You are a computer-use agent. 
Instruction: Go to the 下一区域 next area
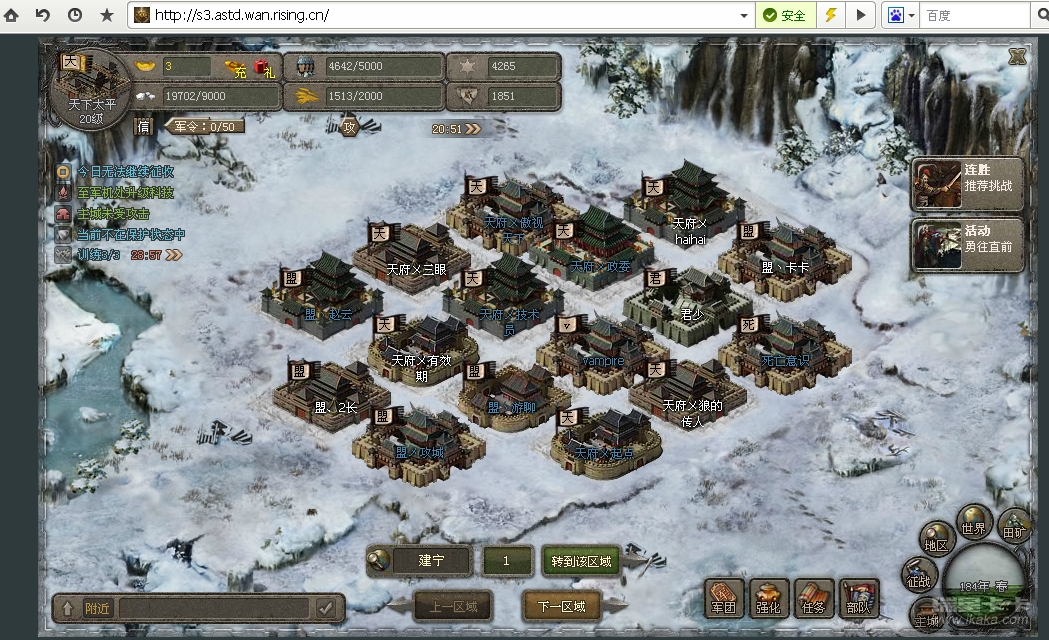point(560,606)
